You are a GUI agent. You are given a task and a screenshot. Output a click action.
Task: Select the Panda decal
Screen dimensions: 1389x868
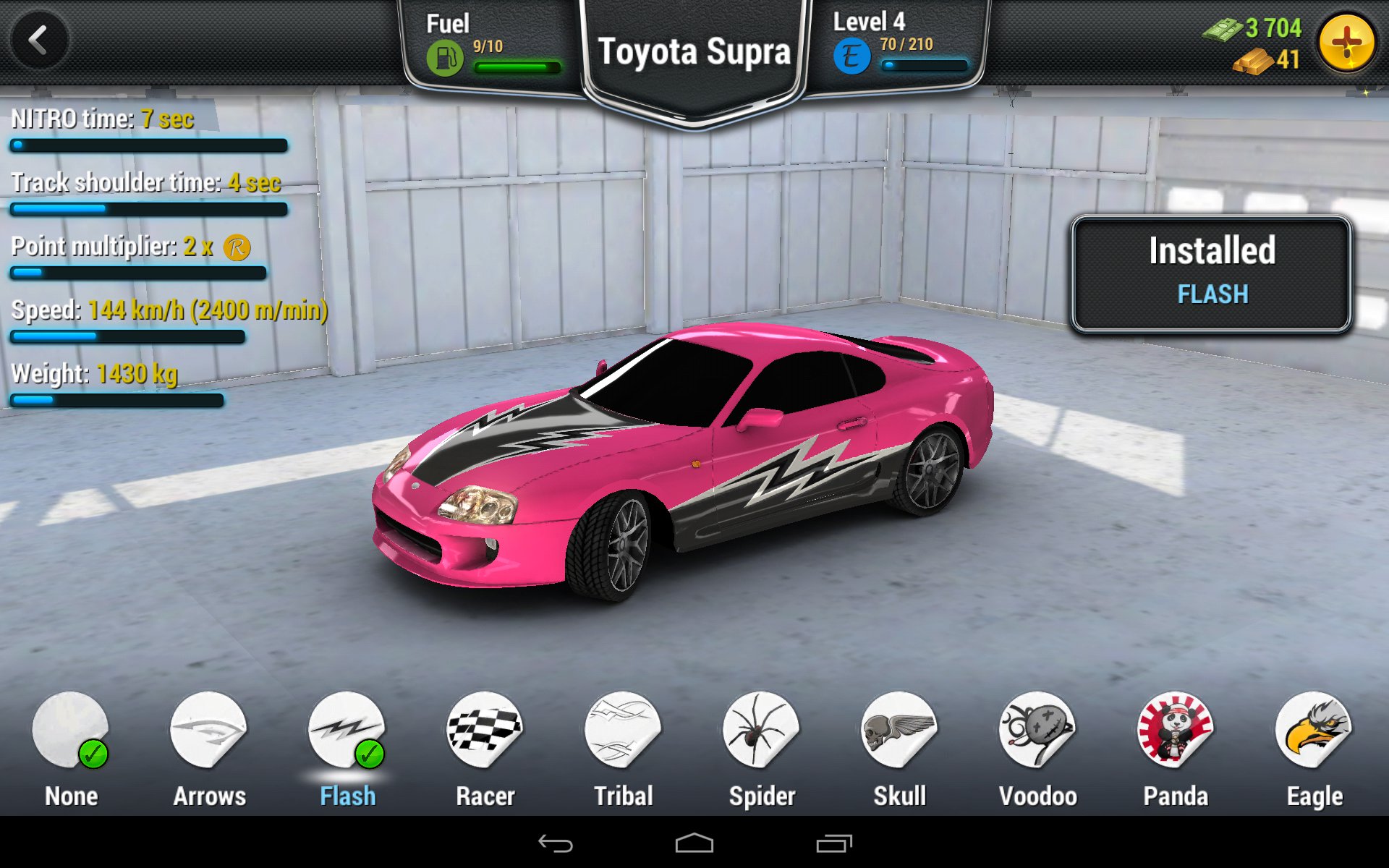pos(1176,731)
